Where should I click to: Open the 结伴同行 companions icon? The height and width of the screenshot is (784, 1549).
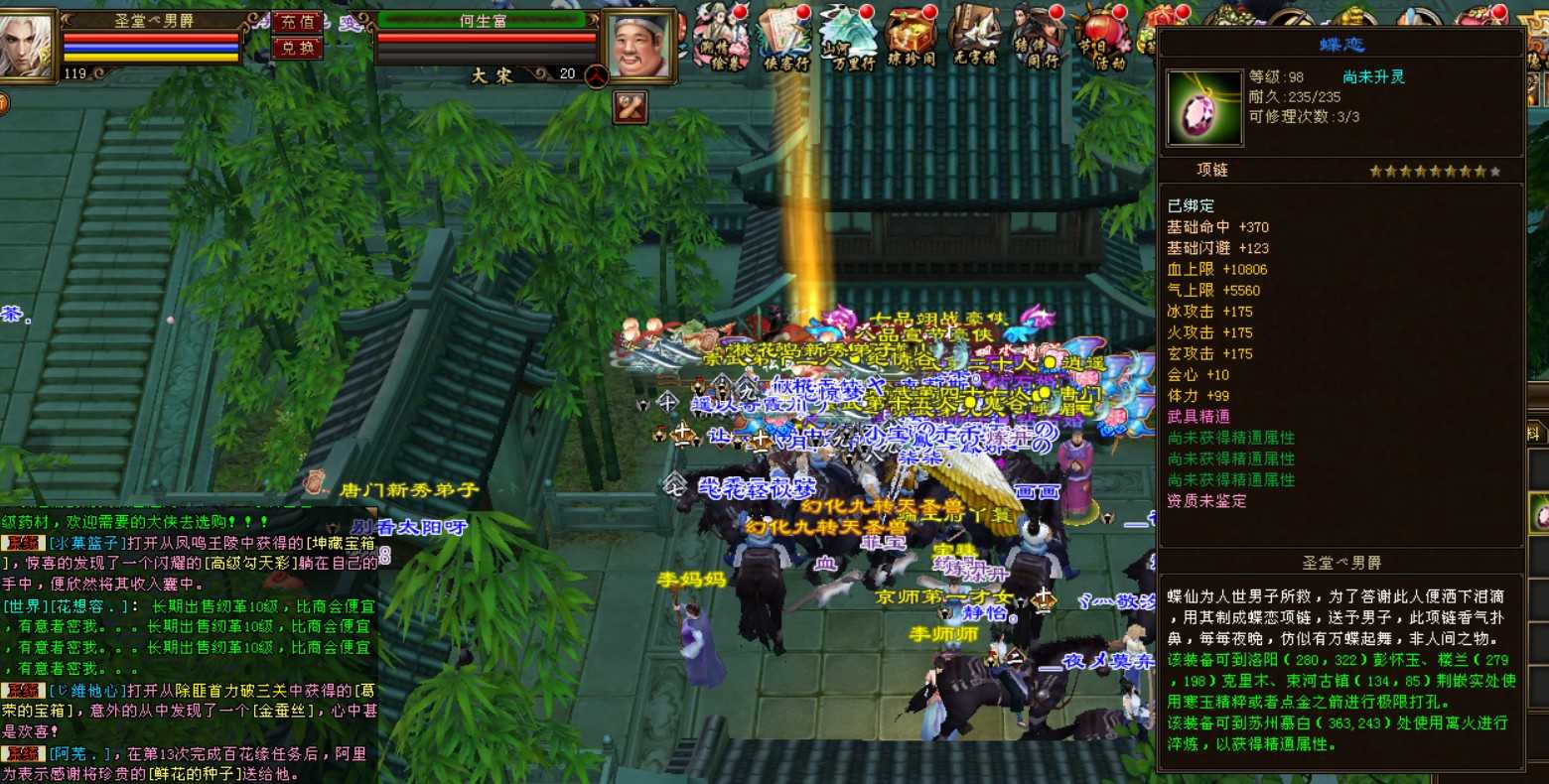[x=1039, y=38]
